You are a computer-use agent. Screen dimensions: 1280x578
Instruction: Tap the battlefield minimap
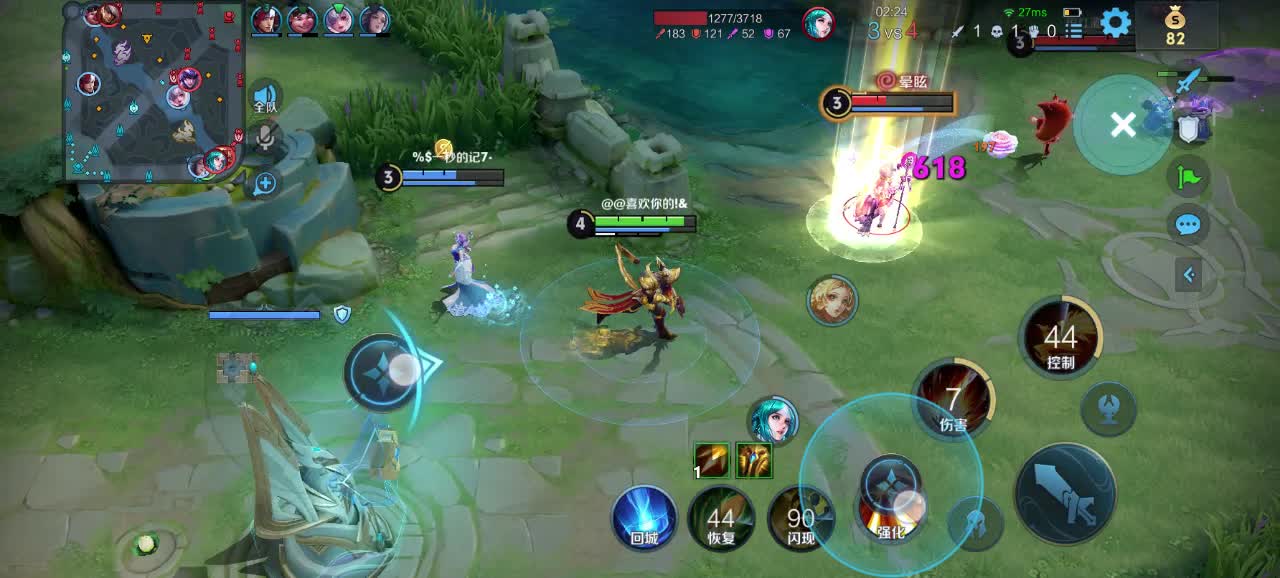[x=154, y=92]
